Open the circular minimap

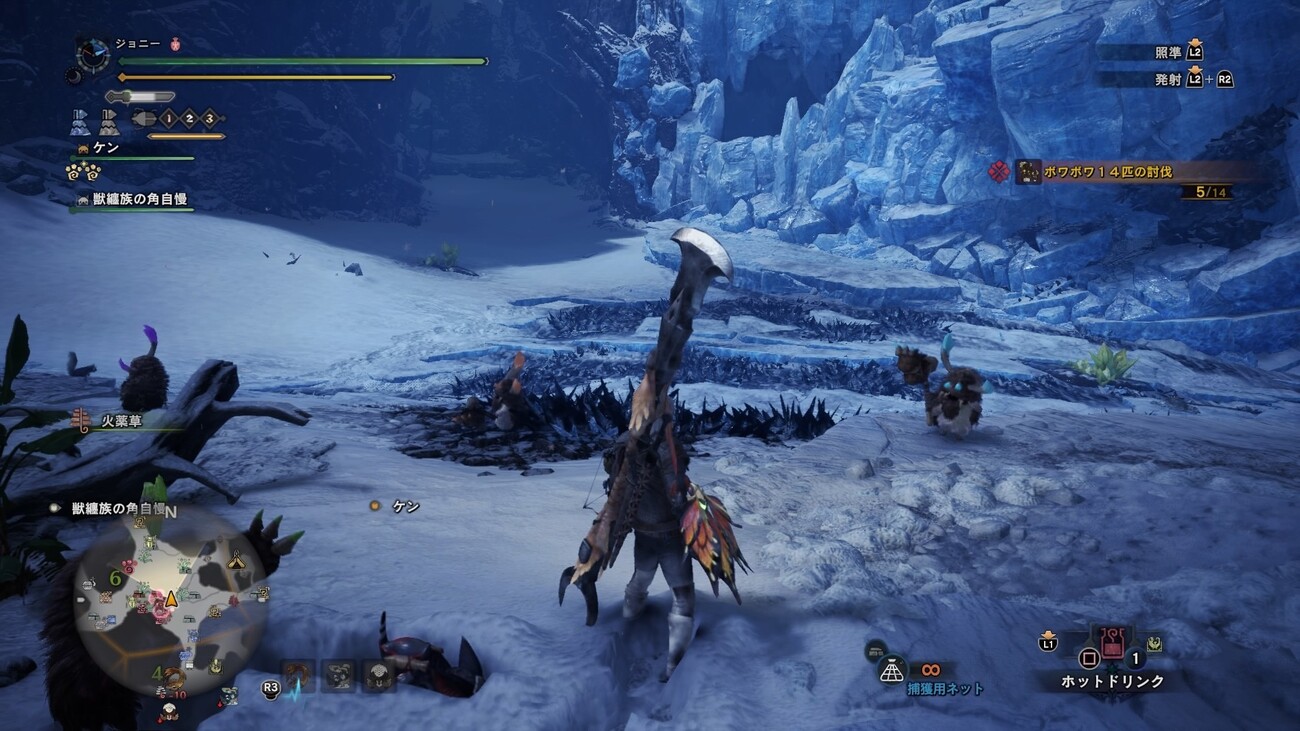[x=171, y=598]
